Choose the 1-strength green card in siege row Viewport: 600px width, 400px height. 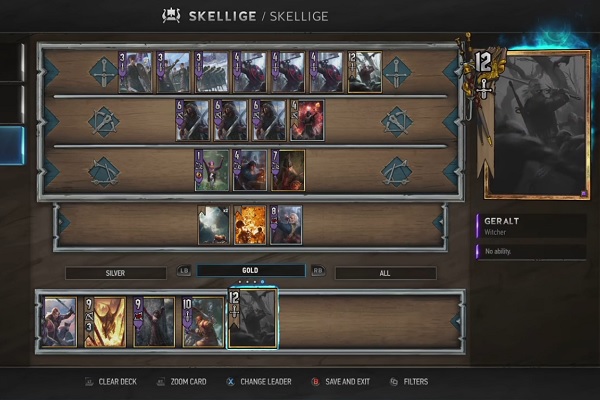[x=212, y=170]
